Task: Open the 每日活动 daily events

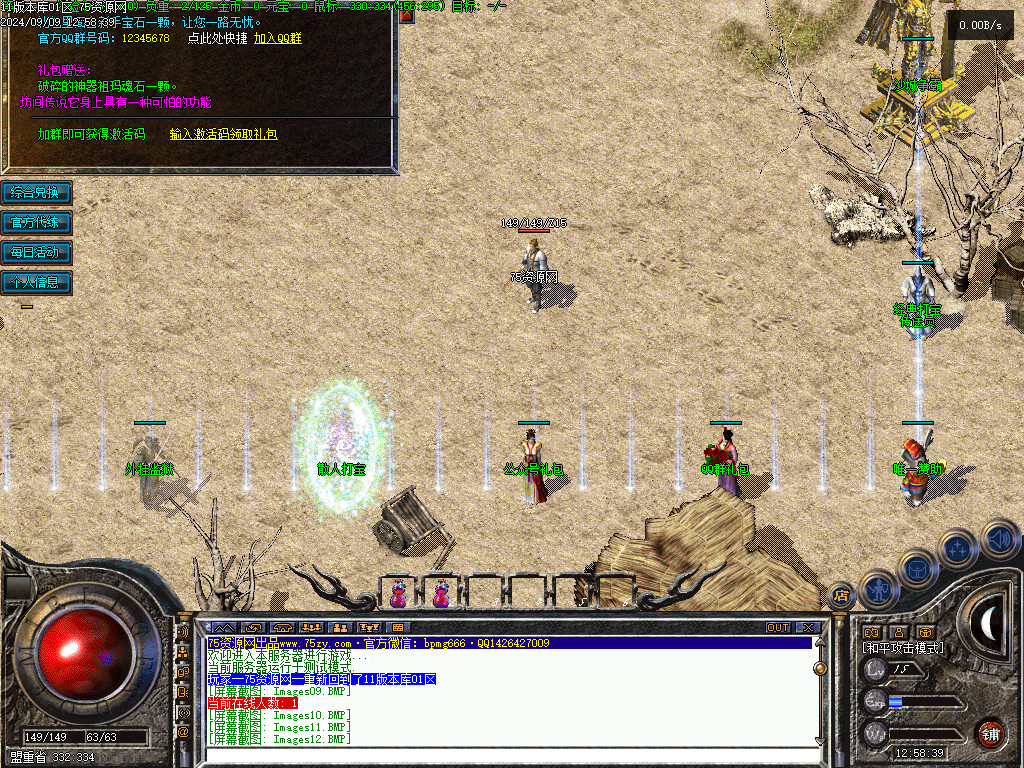Action: pos(37,252)
